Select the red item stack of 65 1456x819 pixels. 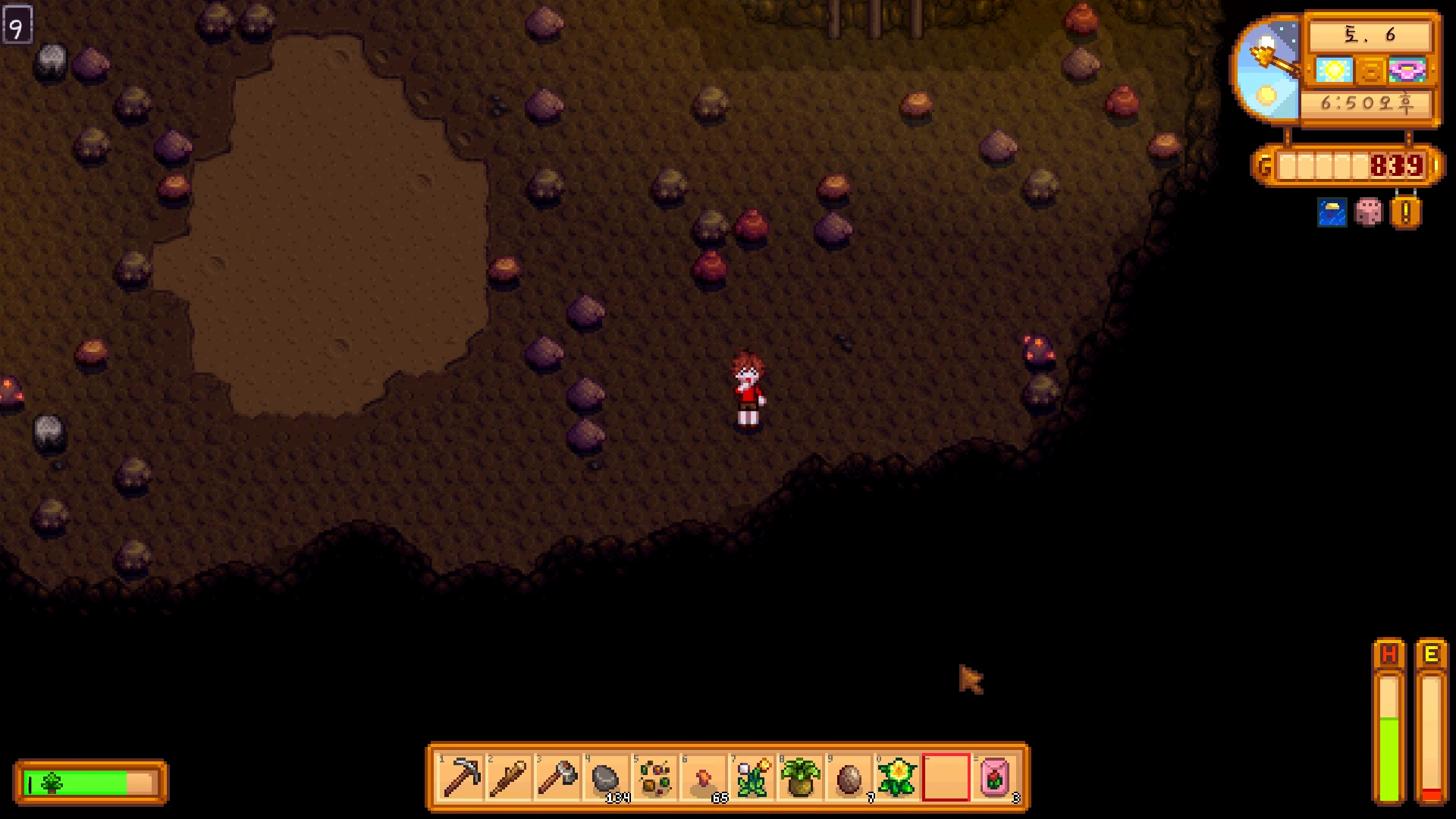(x=703, y=777)
